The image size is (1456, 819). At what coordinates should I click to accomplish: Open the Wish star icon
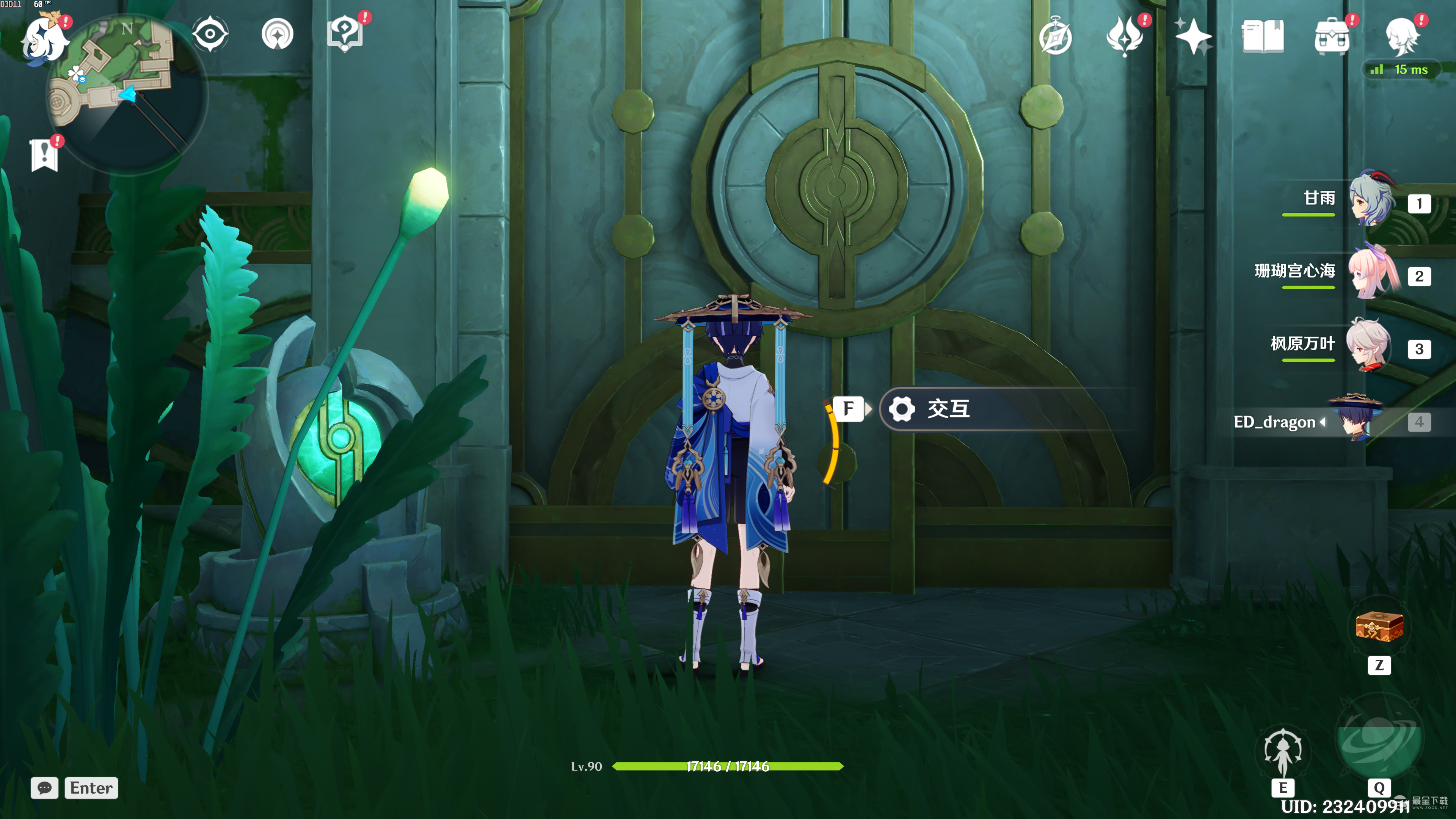click(x=1192, y=36)
